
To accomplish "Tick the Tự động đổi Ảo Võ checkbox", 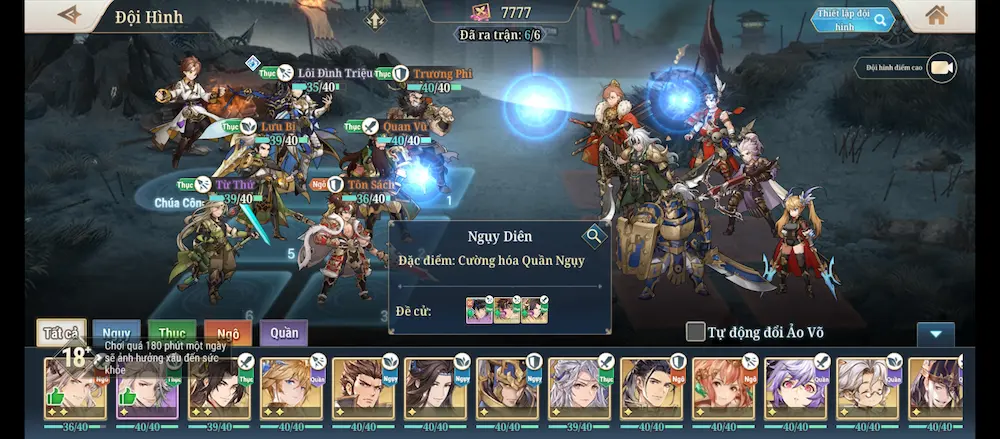I will pos(696,332).
